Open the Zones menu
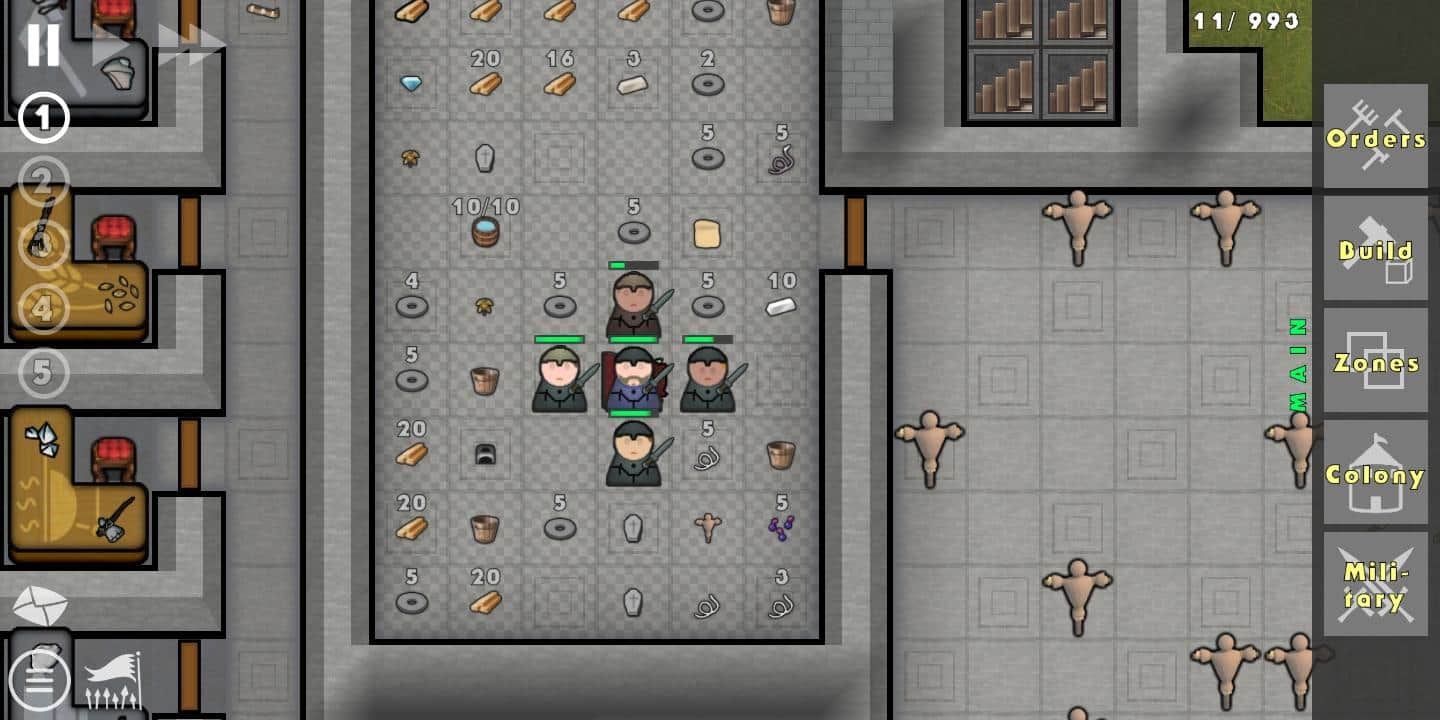This screenshot has height=720, width=1440. click(x=1376, y=362)
